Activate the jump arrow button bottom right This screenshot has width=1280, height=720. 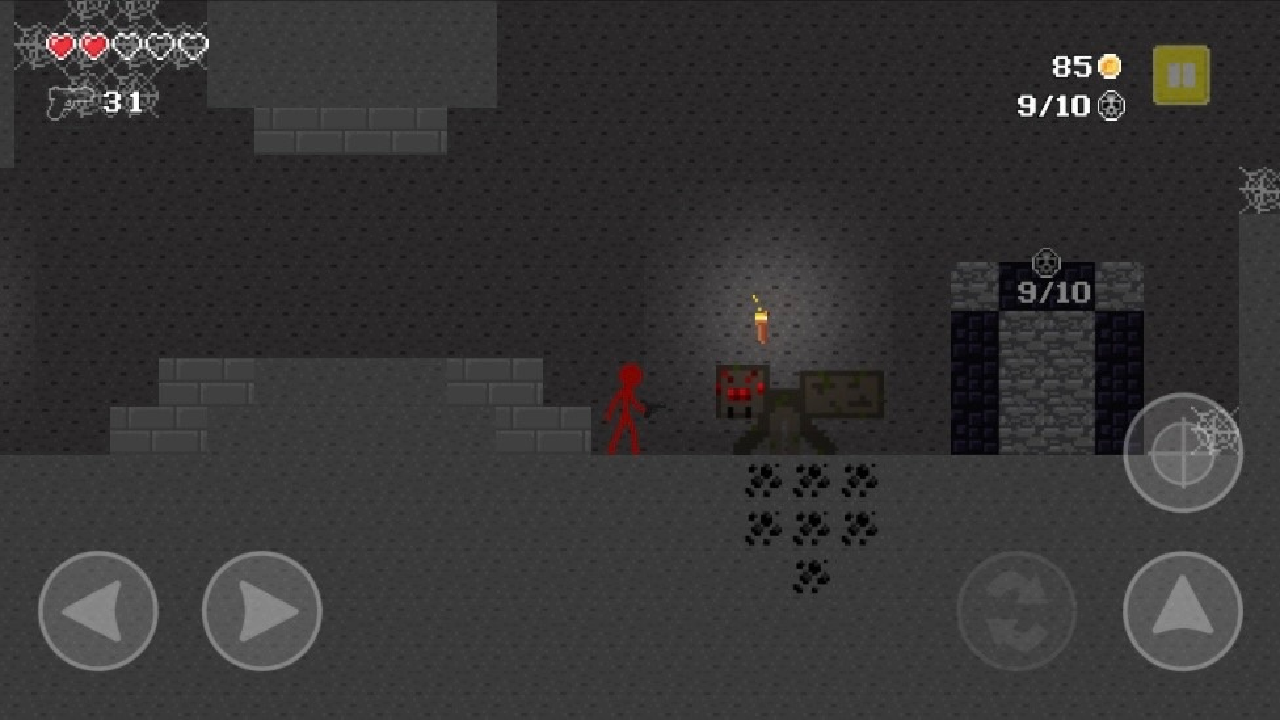point(1183,610)
